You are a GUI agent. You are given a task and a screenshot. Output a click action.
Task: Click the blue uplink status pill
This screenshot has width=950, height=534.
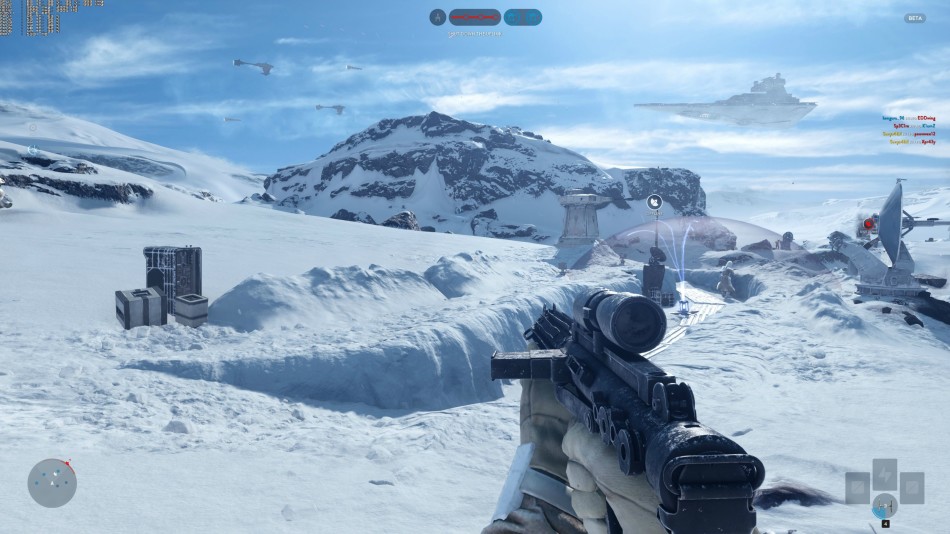tap(522, 17)
